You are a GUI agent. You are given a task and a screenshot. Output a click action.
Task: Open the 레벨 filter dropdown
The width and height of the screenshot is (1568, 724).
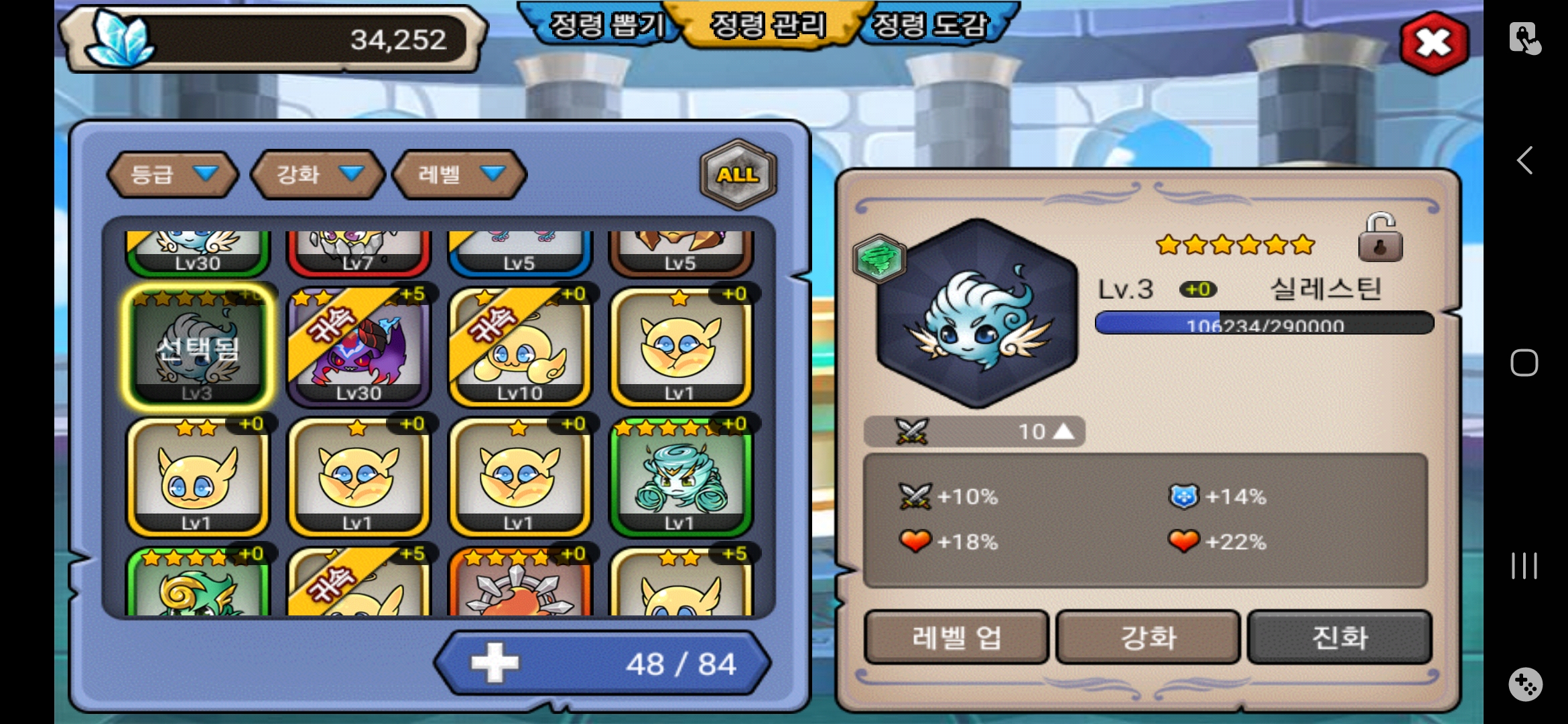click(460, 174)
